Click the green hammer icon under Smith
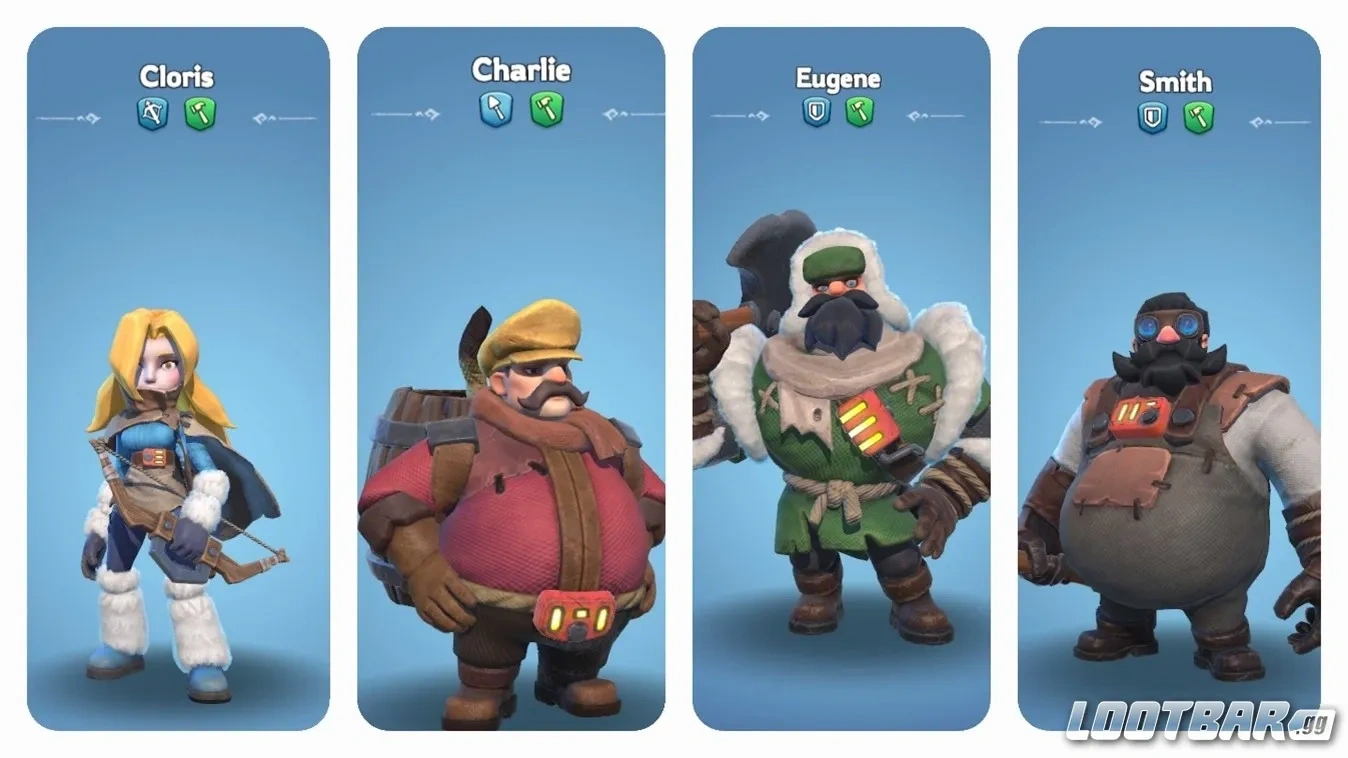Screen dimensions: 1348x758 [x=1198, y=118]
